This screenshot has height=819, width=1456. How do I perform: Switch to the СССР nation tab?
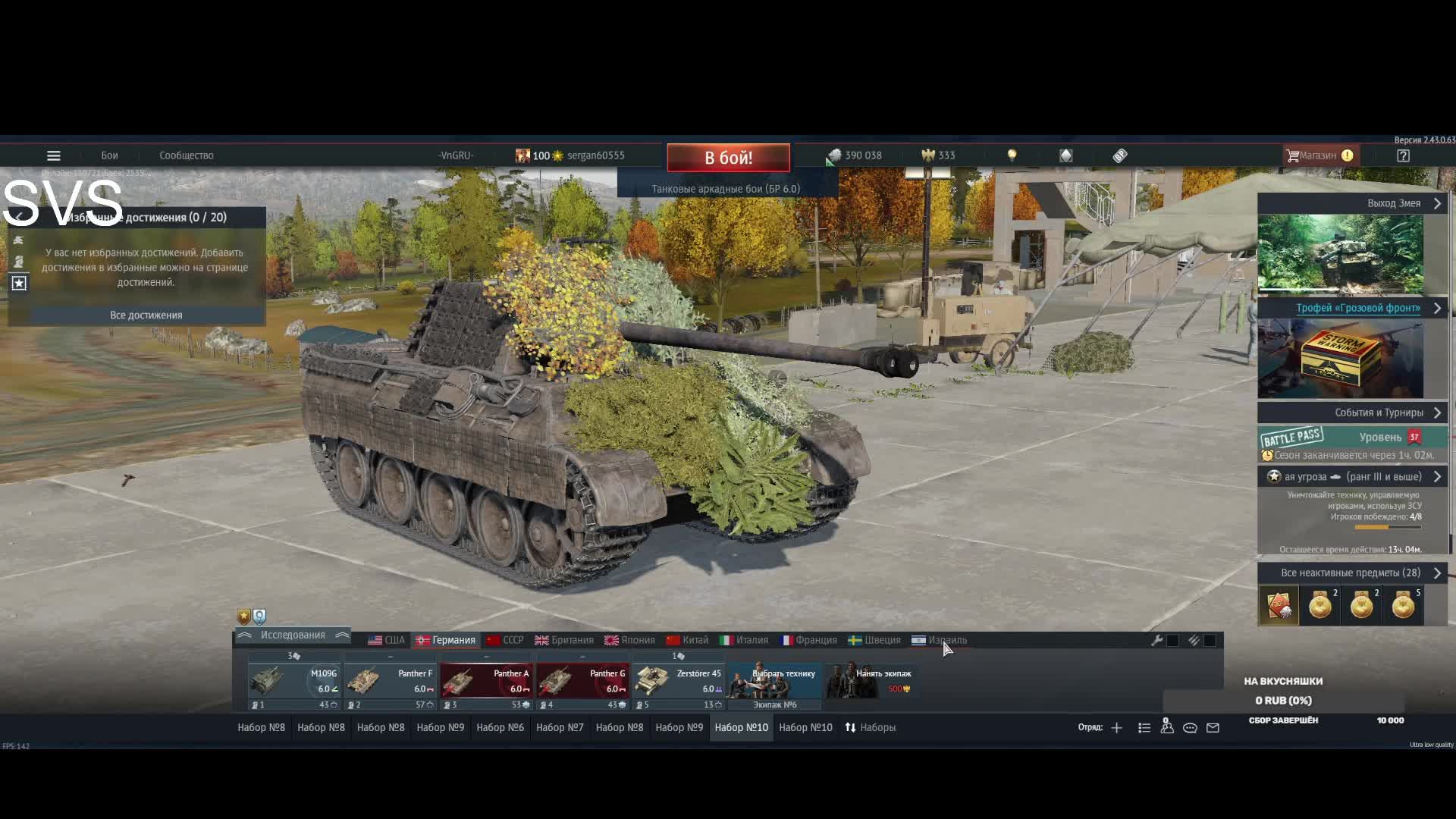coord(505,640)
